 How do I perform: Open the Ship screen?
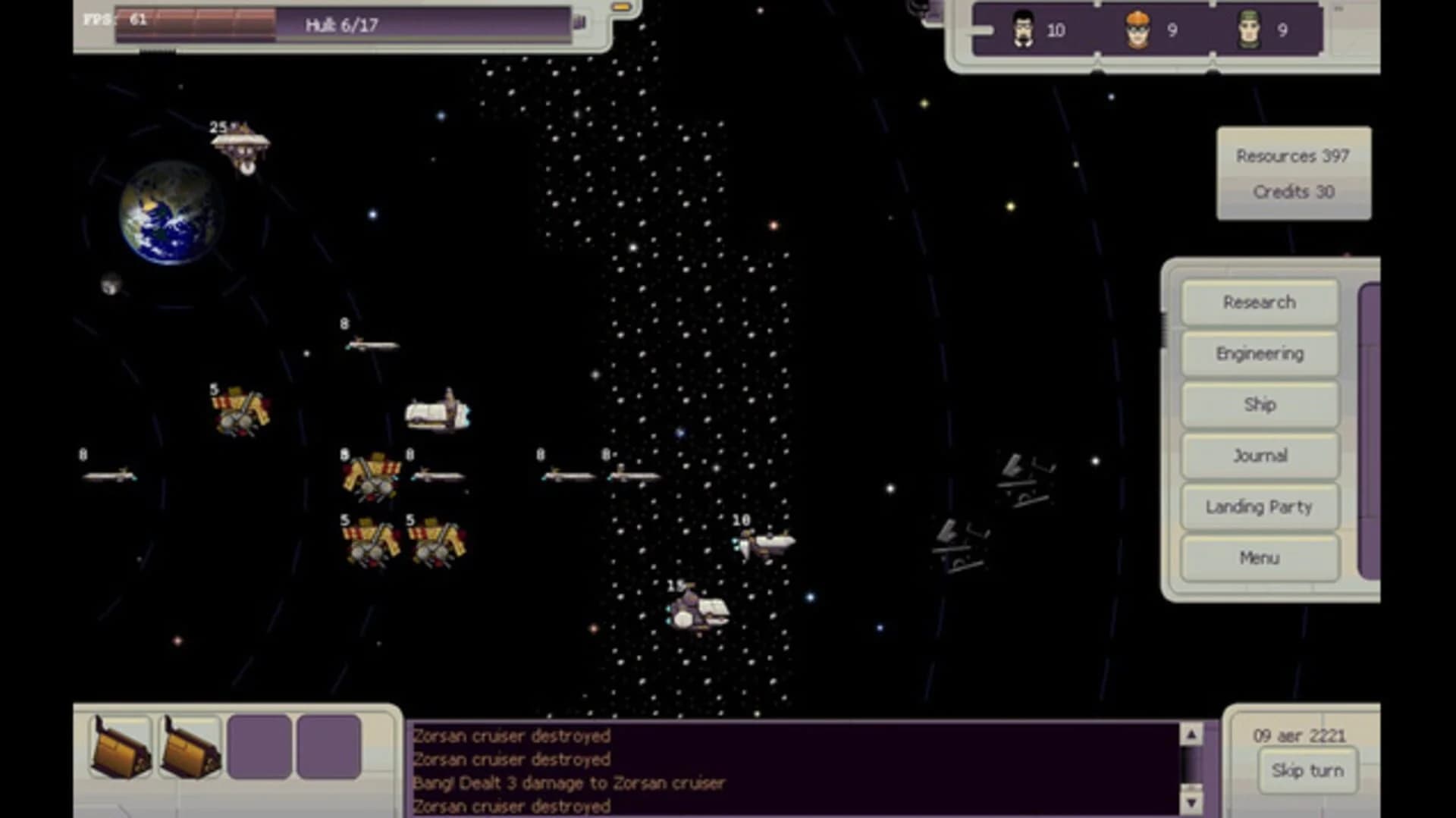coord(1259,404)
